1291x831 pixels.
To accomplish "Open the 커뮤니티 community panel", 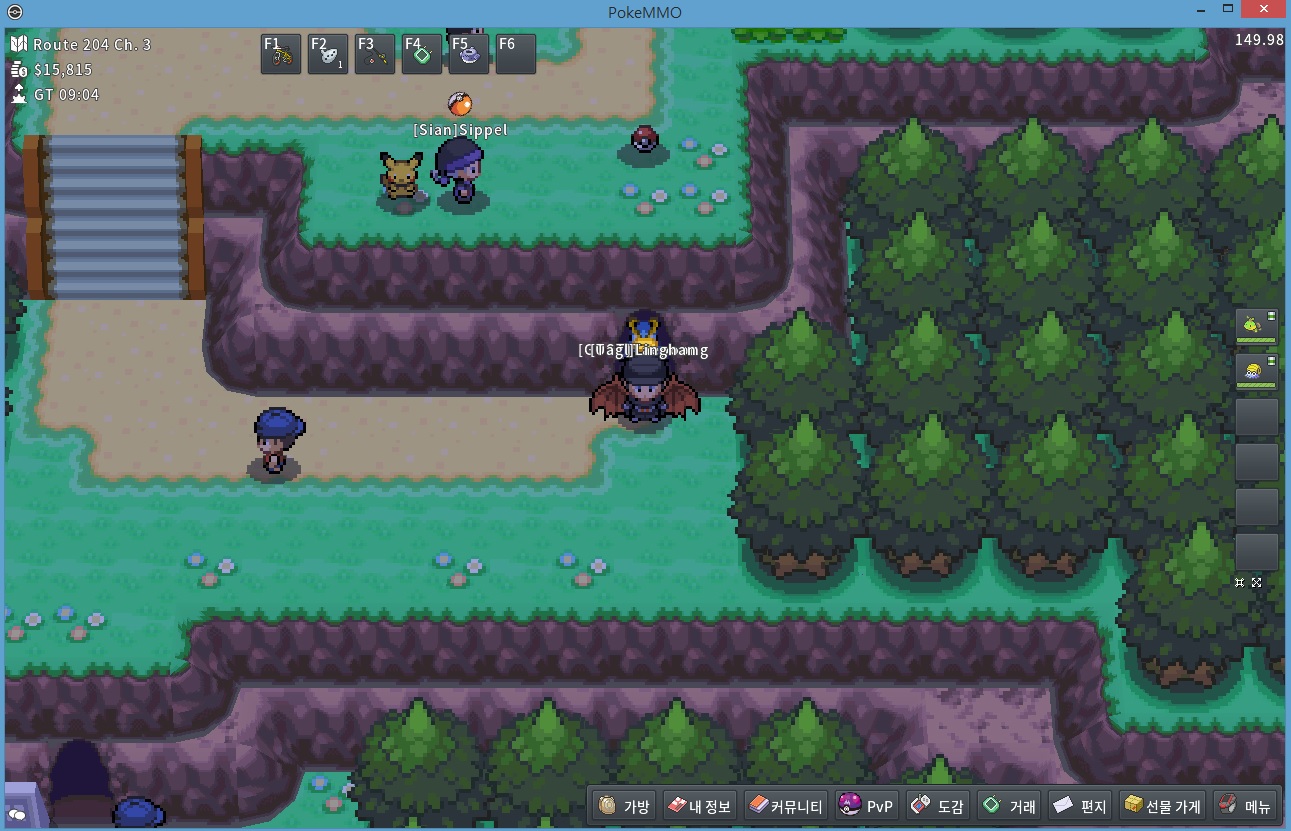I will click(x=787, y=806).
